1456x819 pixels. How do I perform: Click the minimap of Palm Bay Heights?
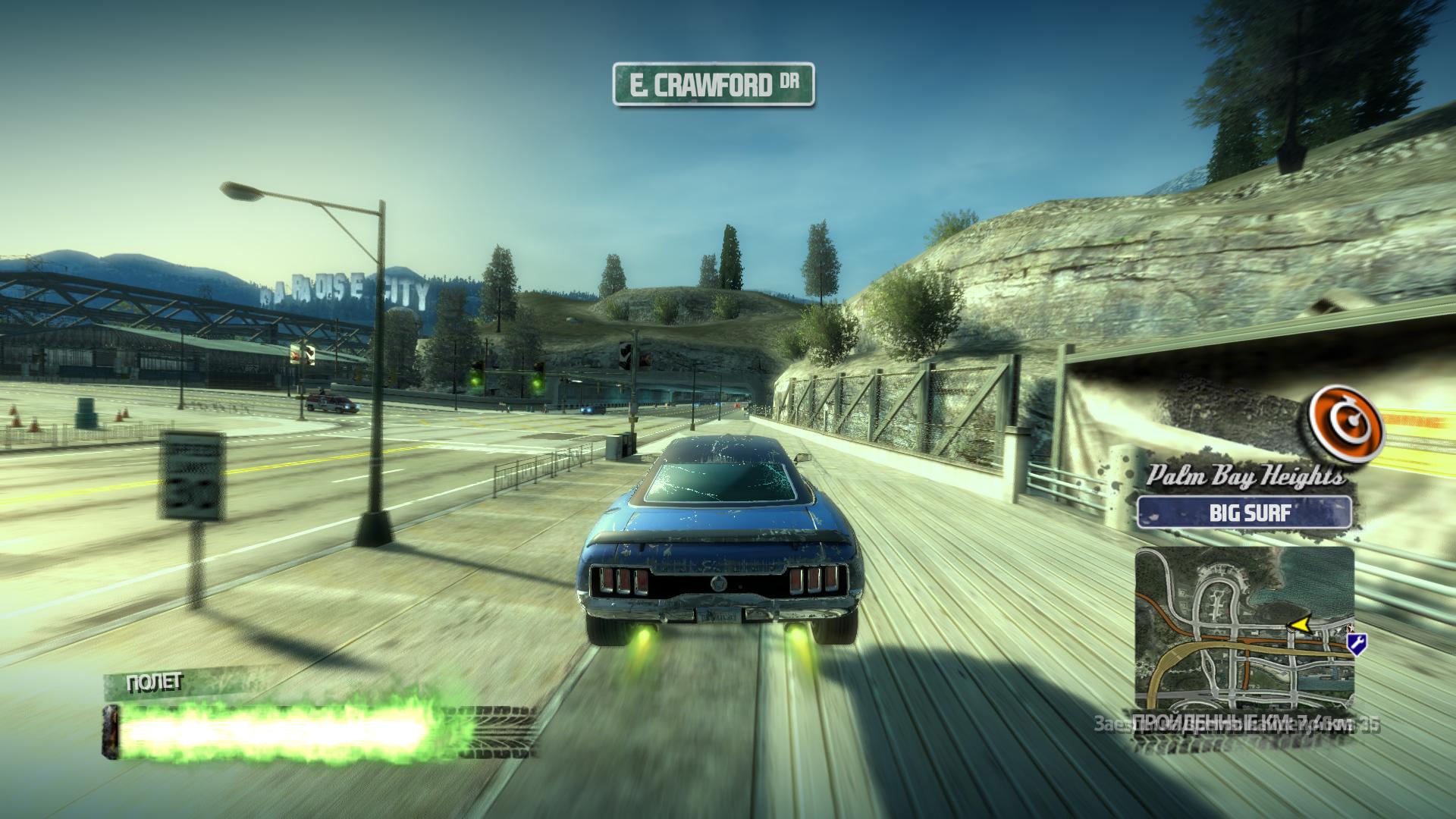coord(1244,626)
